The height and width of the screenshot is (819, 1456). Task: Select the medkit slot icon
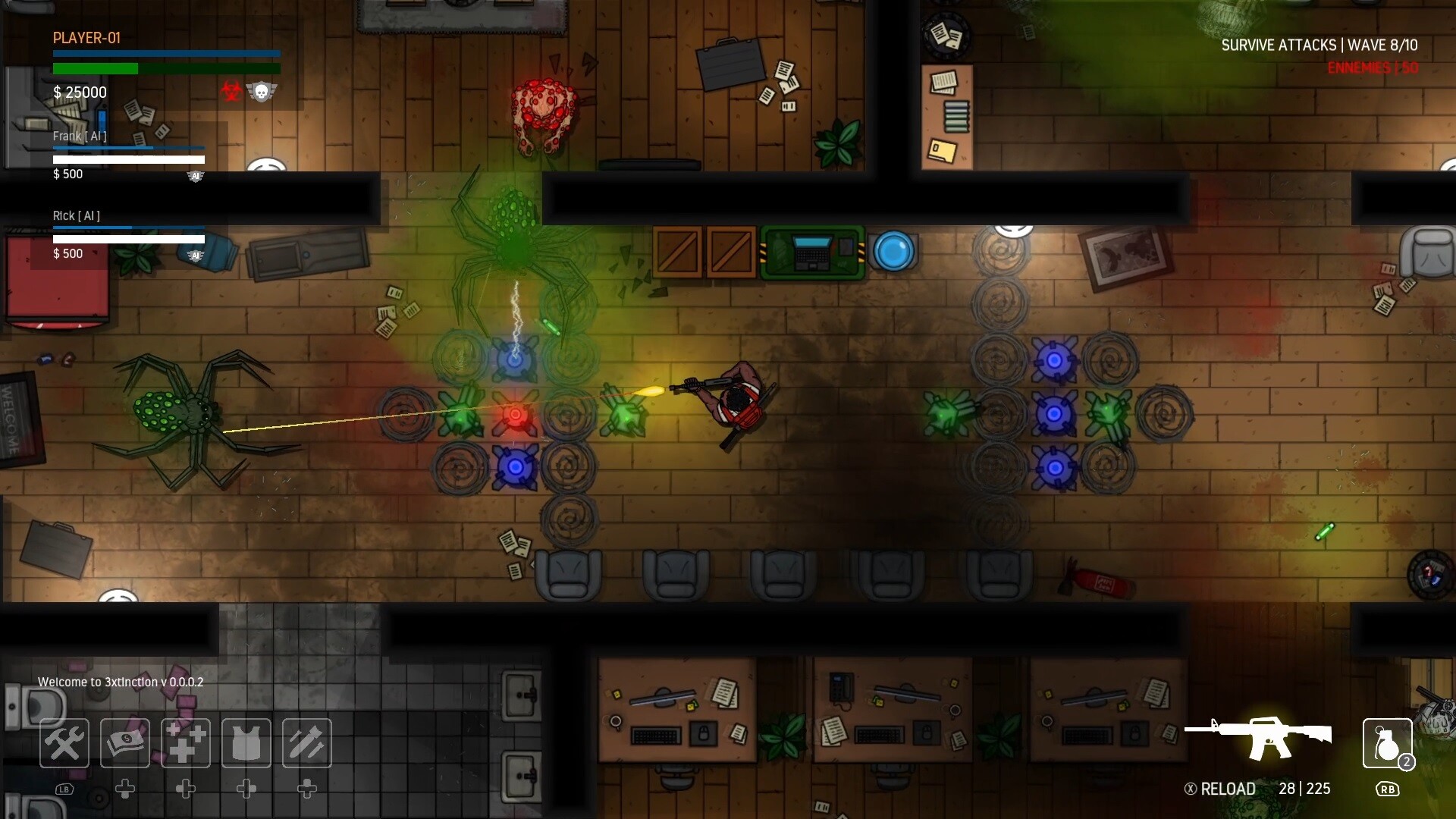[x=185, y=743]
